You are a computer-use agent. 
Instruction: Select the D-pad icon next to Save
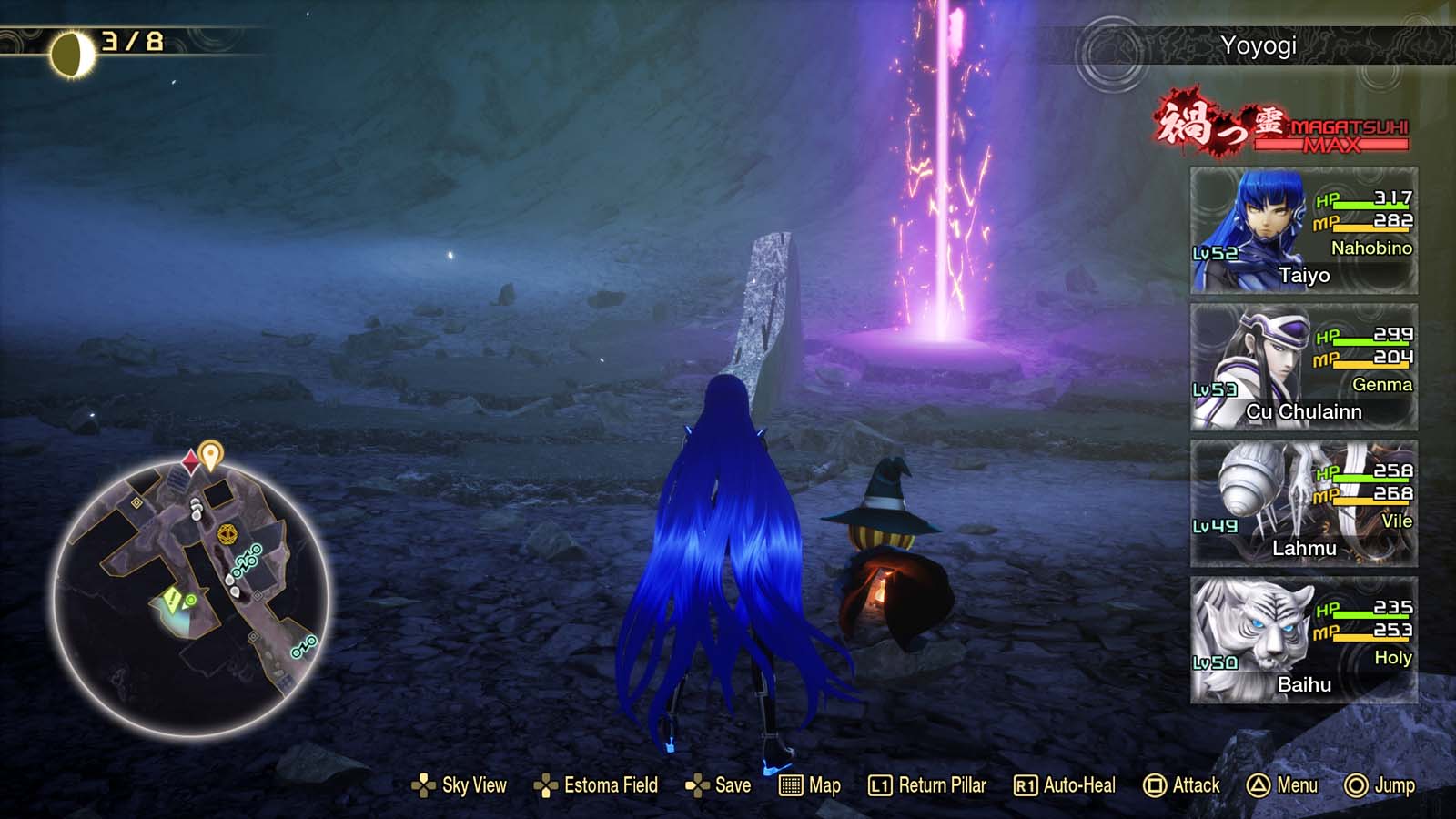coord(698,784)
